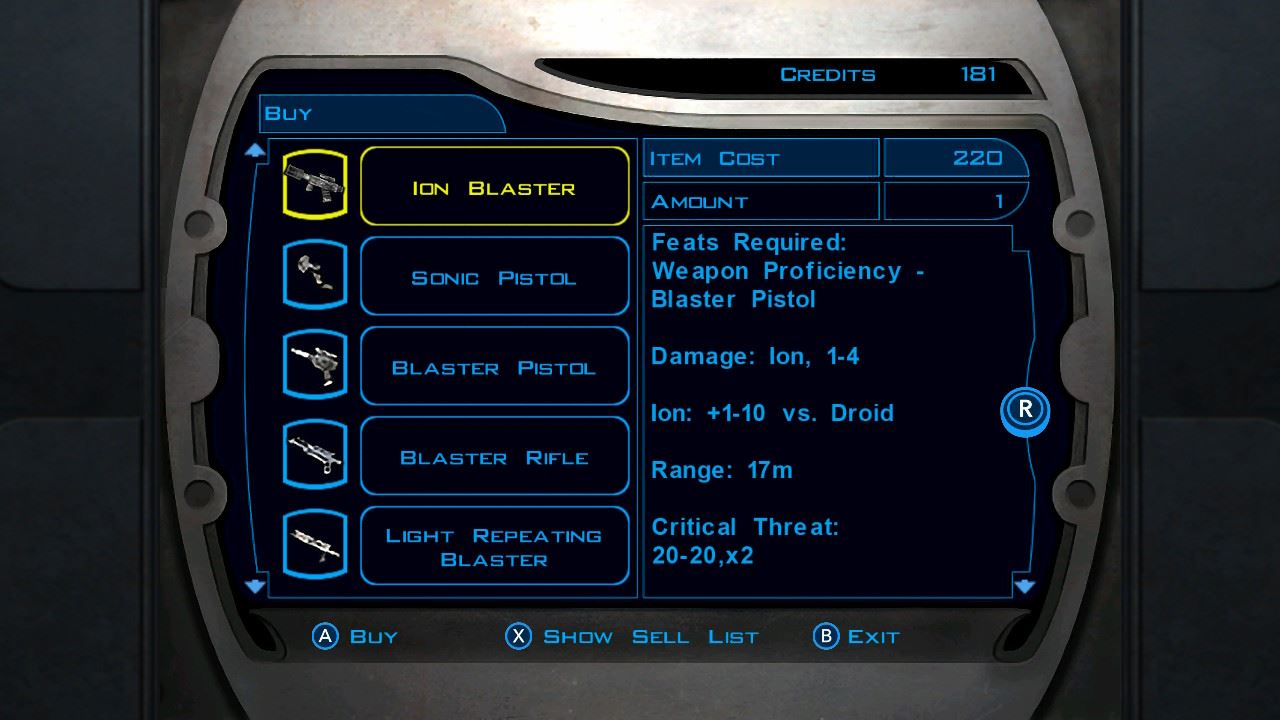This screenshot has height=720, width=1280.
Task: Select the Light Repeating Blaster entry
Action: (x=494, y=547)
